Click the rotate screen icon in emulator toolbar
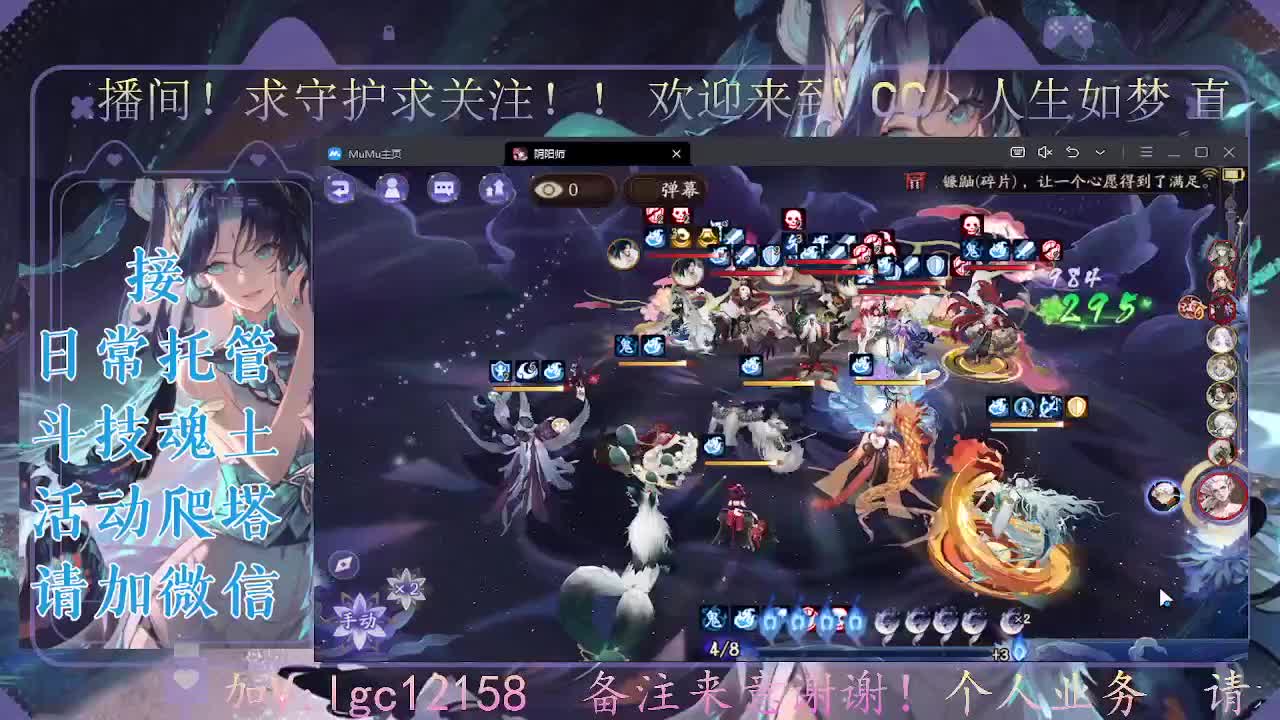The height and width of the screenshot is (720, 1280). pyautogui.click(x=1072, y=151)
